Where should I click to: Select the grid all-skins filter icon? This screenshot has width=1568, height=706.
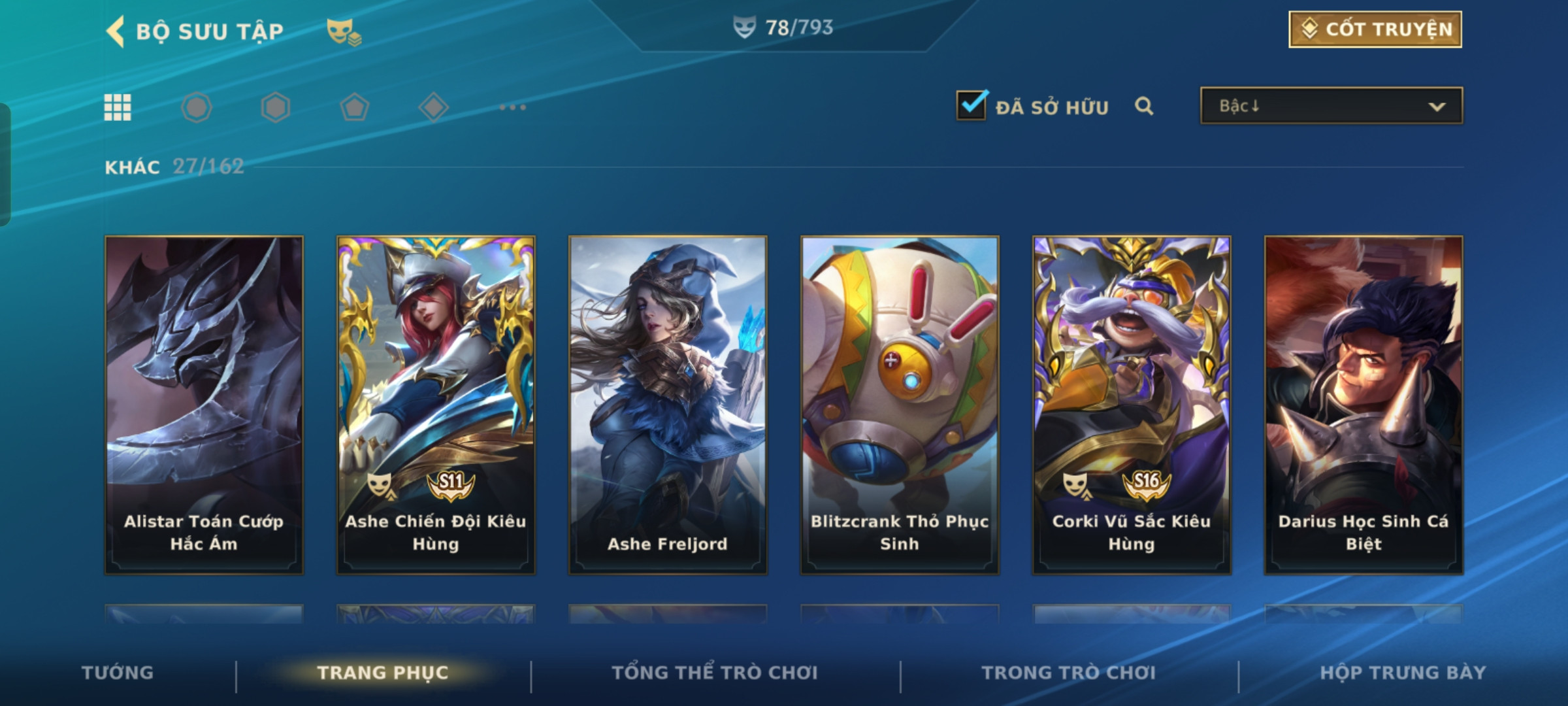[118, 108]
